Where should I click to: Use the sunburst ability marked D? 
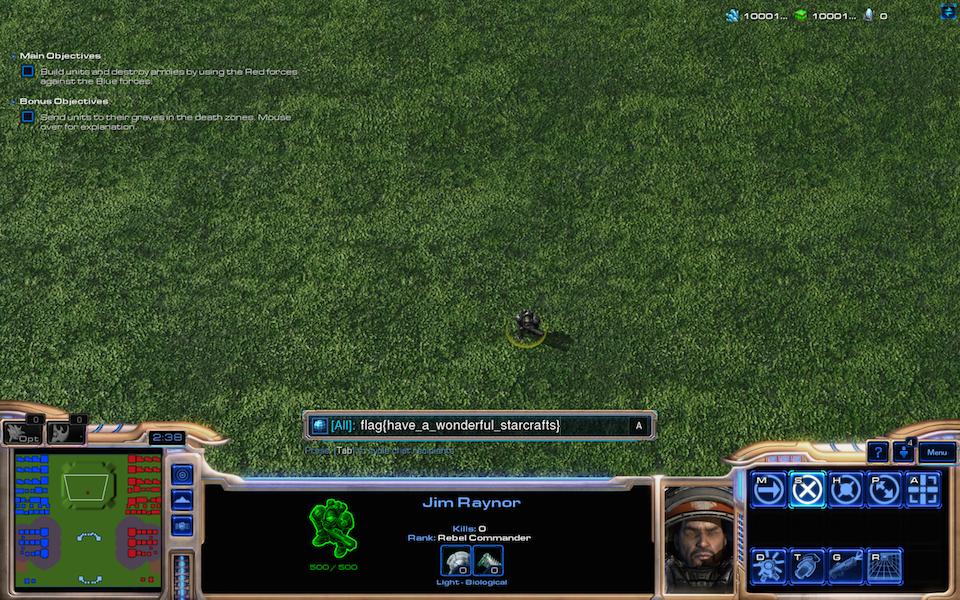tap(769, 566)
